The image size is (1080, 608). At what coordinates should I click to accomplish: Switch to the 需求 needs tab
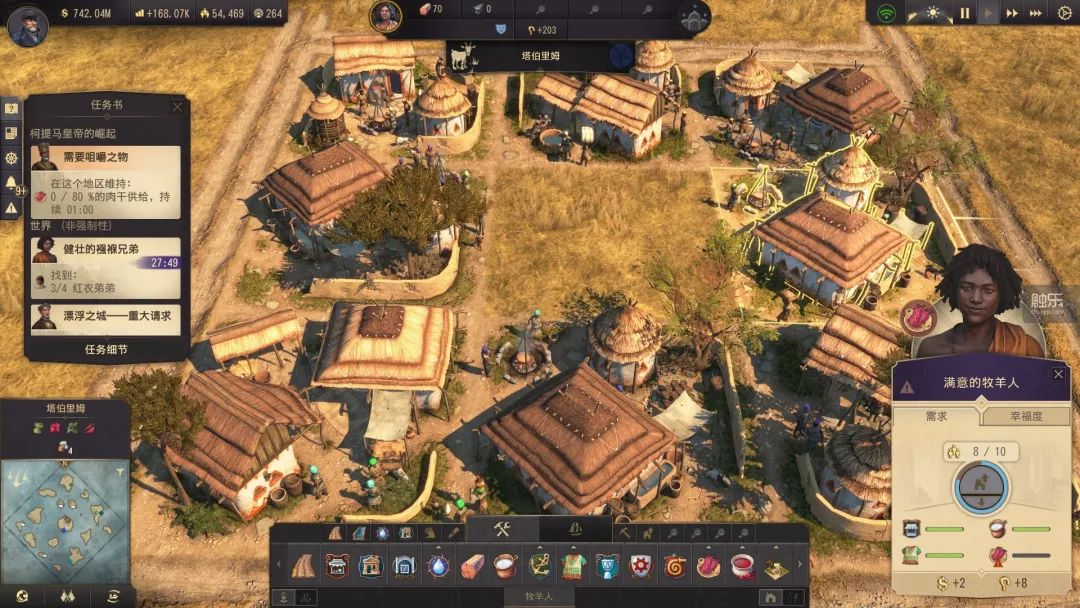point(938,416)
